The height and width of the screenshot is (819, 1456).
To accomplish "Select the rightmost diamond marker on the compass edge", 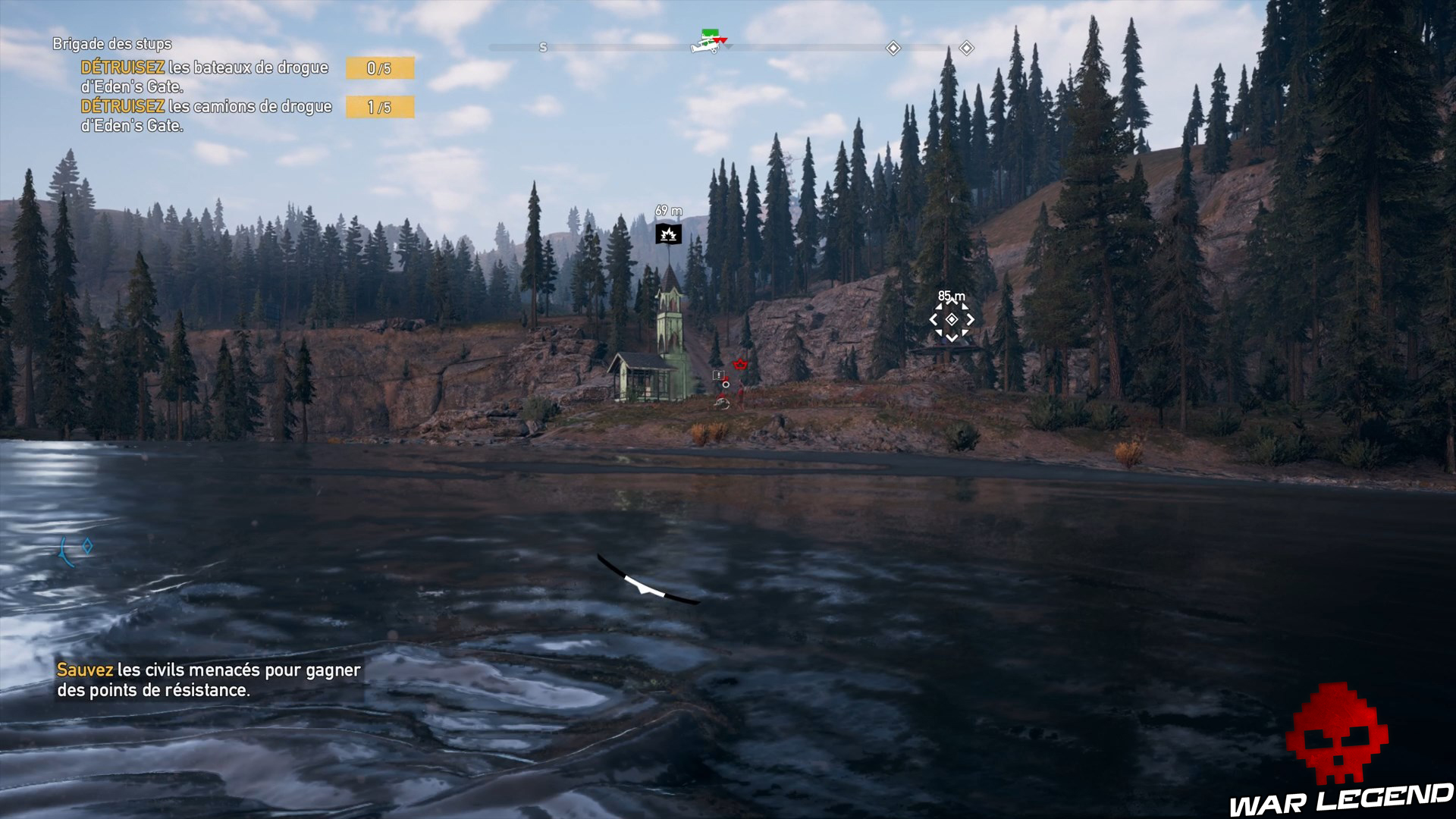I will pyautogui.click(x=966, y=48).
